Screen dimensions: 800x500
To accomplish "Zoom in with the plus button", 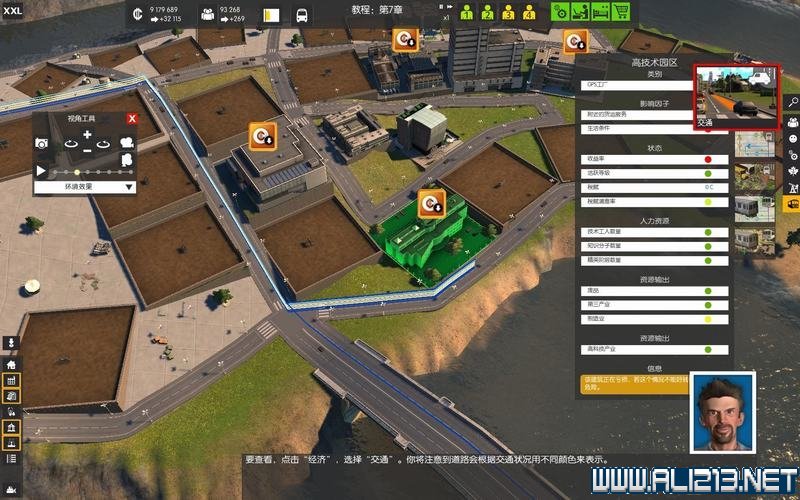I will (x=87, y=135).
